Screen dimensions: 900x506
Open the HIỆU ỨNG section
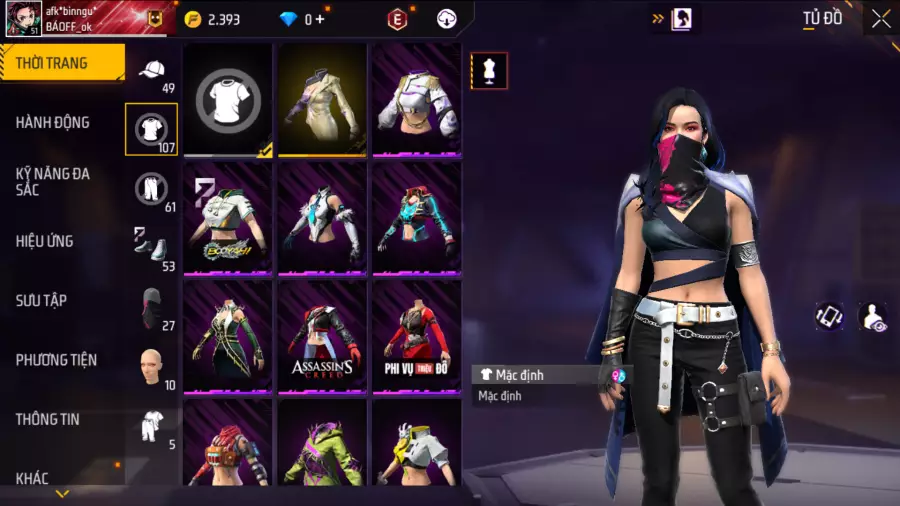45,241
